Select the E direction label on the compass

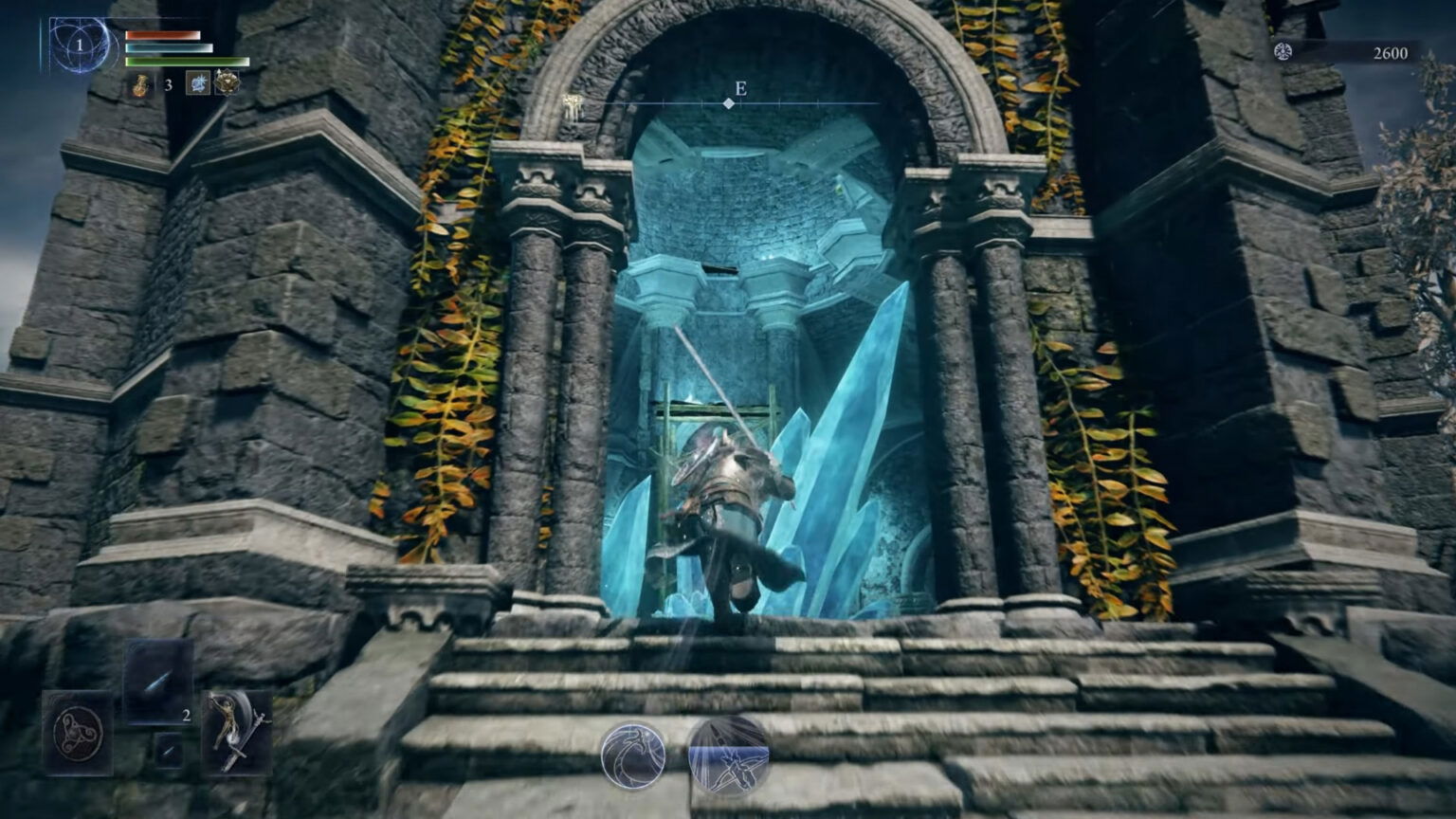point(738,87)
